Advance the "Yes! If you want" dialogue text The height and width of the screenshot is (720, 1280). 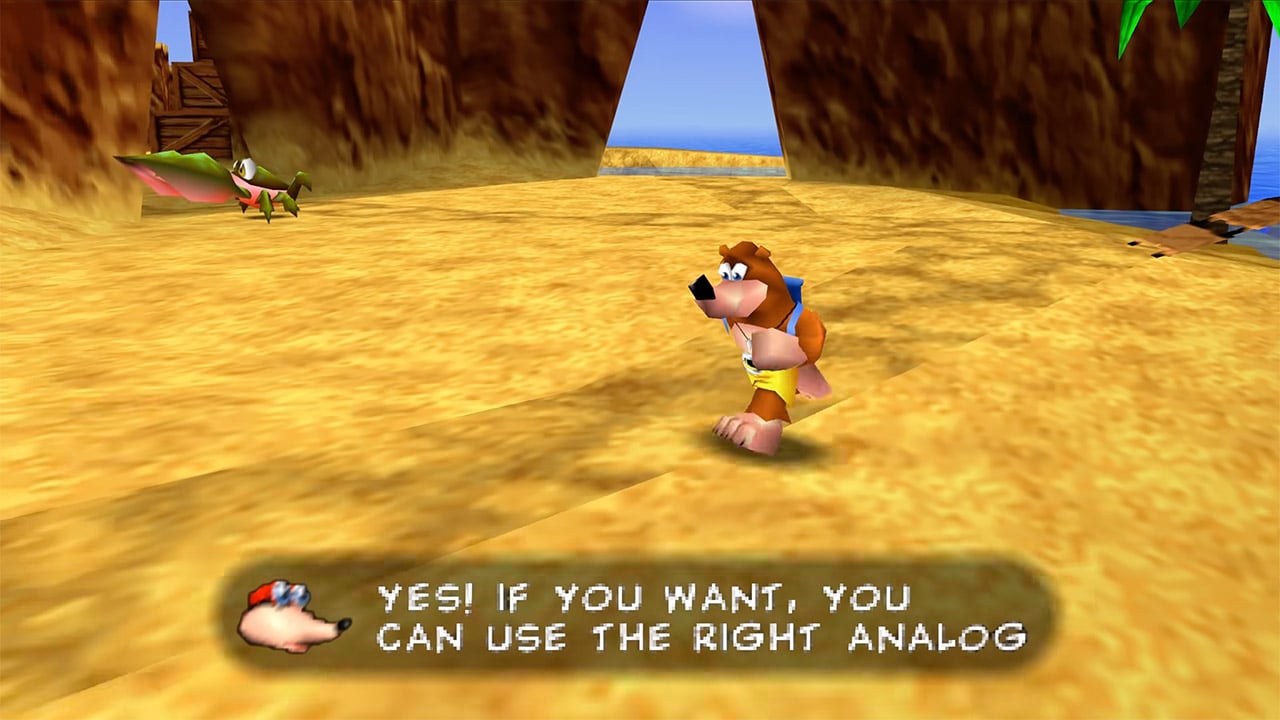700,617
